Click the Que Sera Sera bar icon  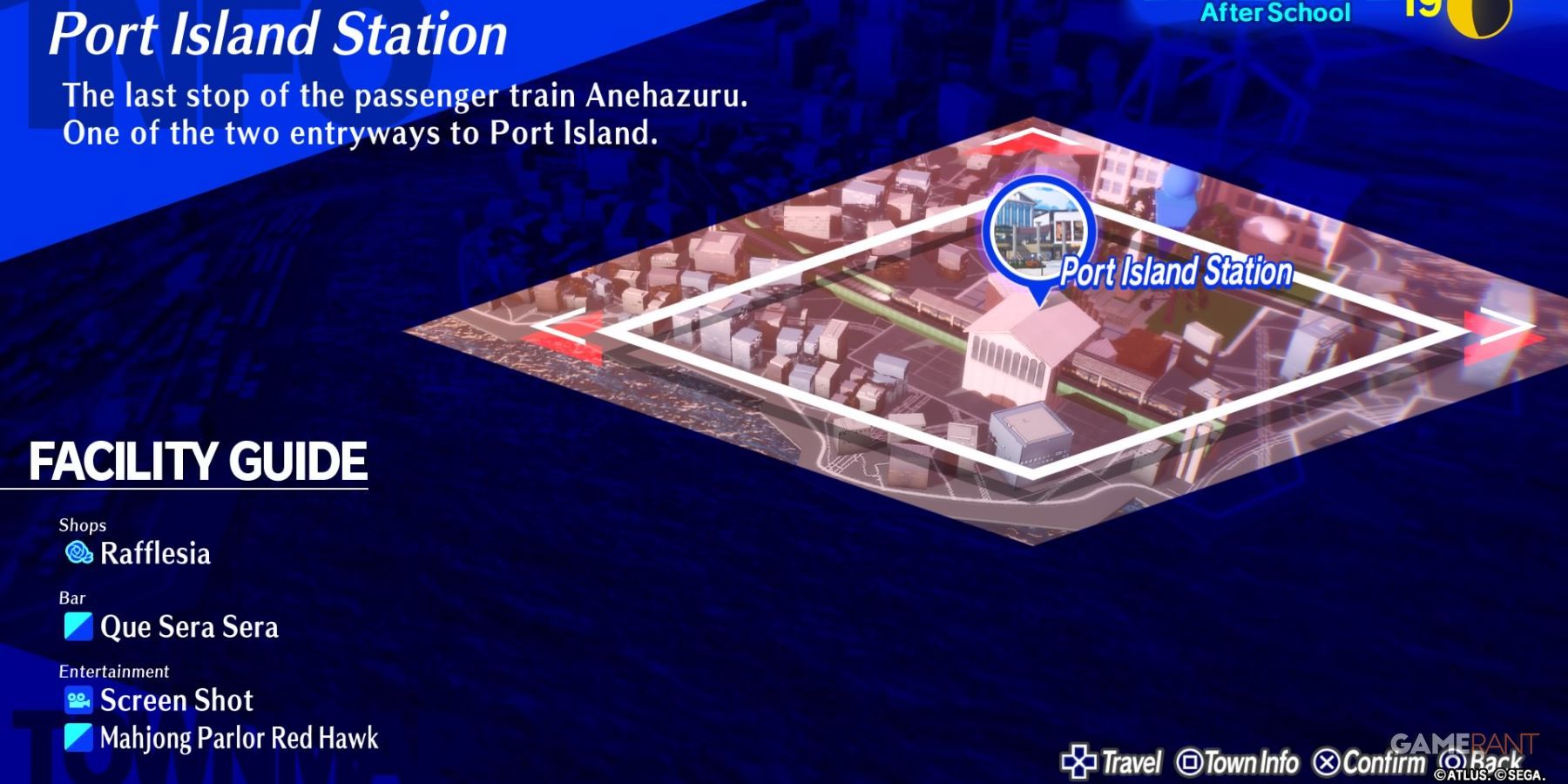[77, 625]
